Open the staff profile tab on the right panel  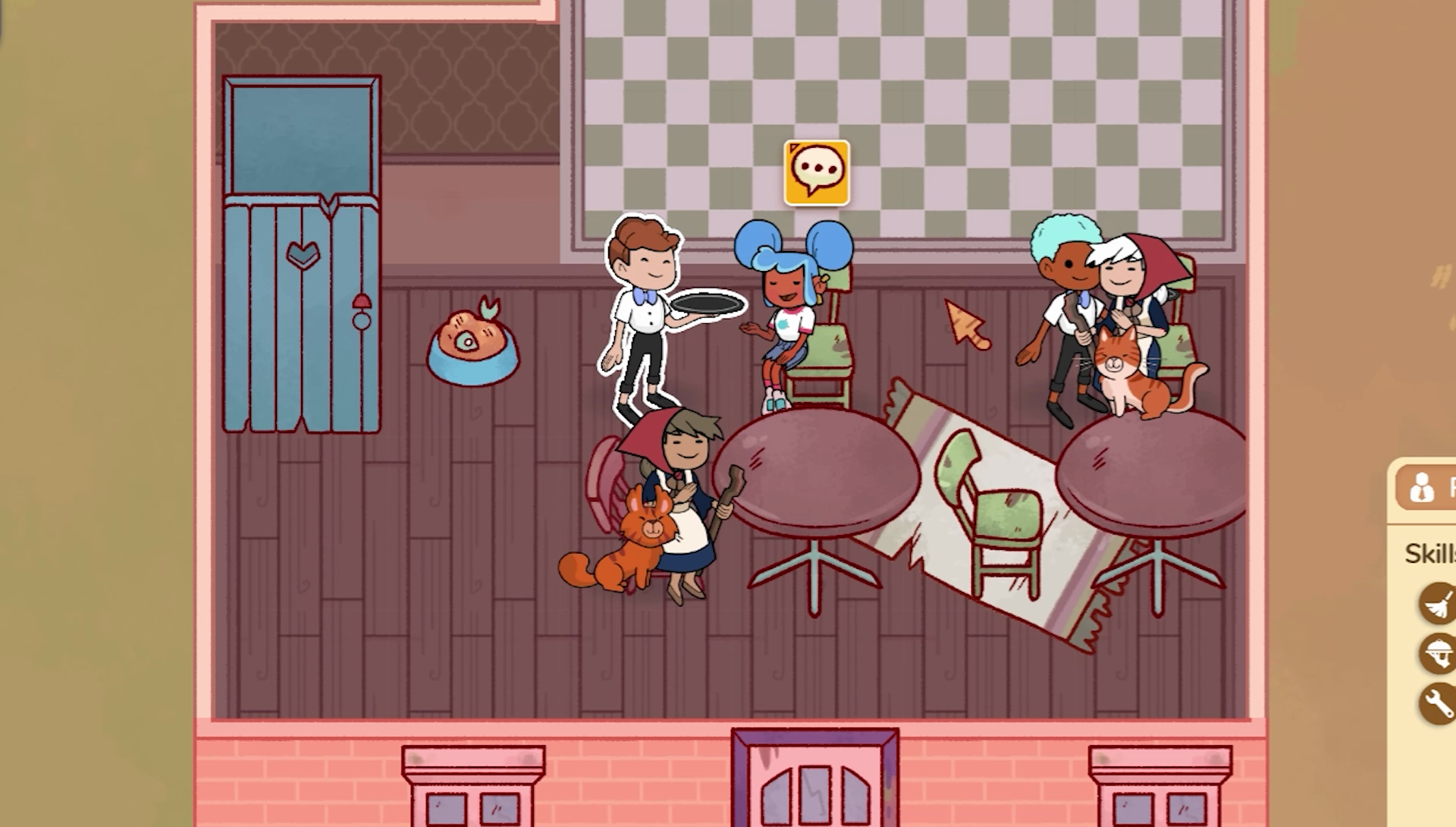pyautogui.click(x=1424, y=489)
